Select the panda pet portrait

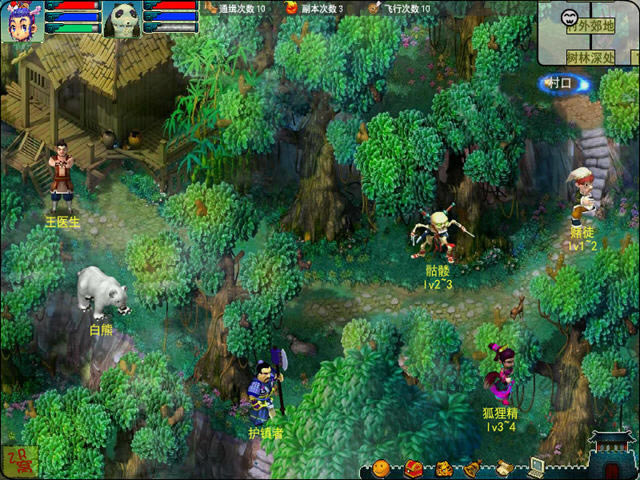[x=120, y=18]
